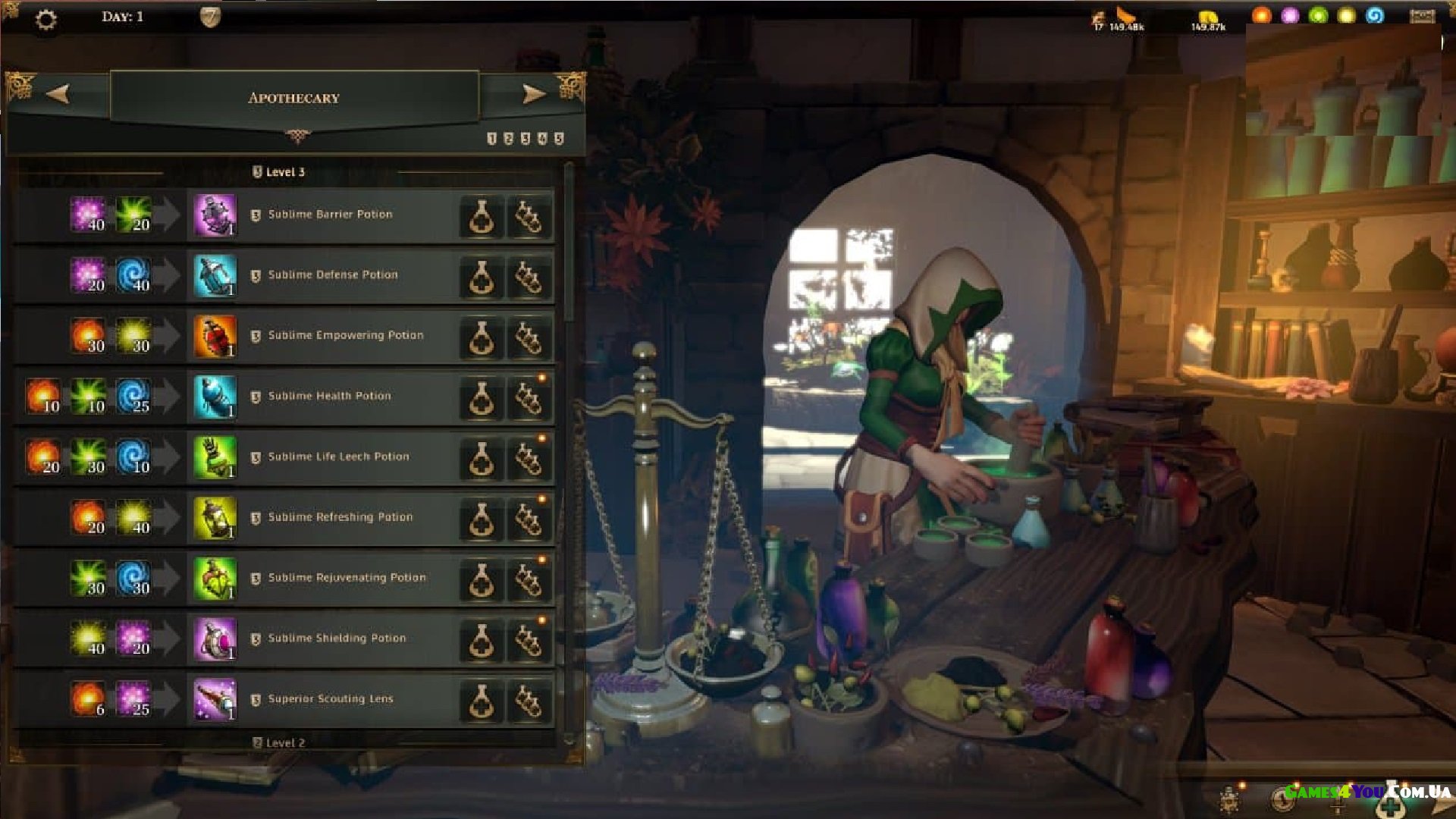
Task: Go to next building with right arrow
Action: [534, 94]
